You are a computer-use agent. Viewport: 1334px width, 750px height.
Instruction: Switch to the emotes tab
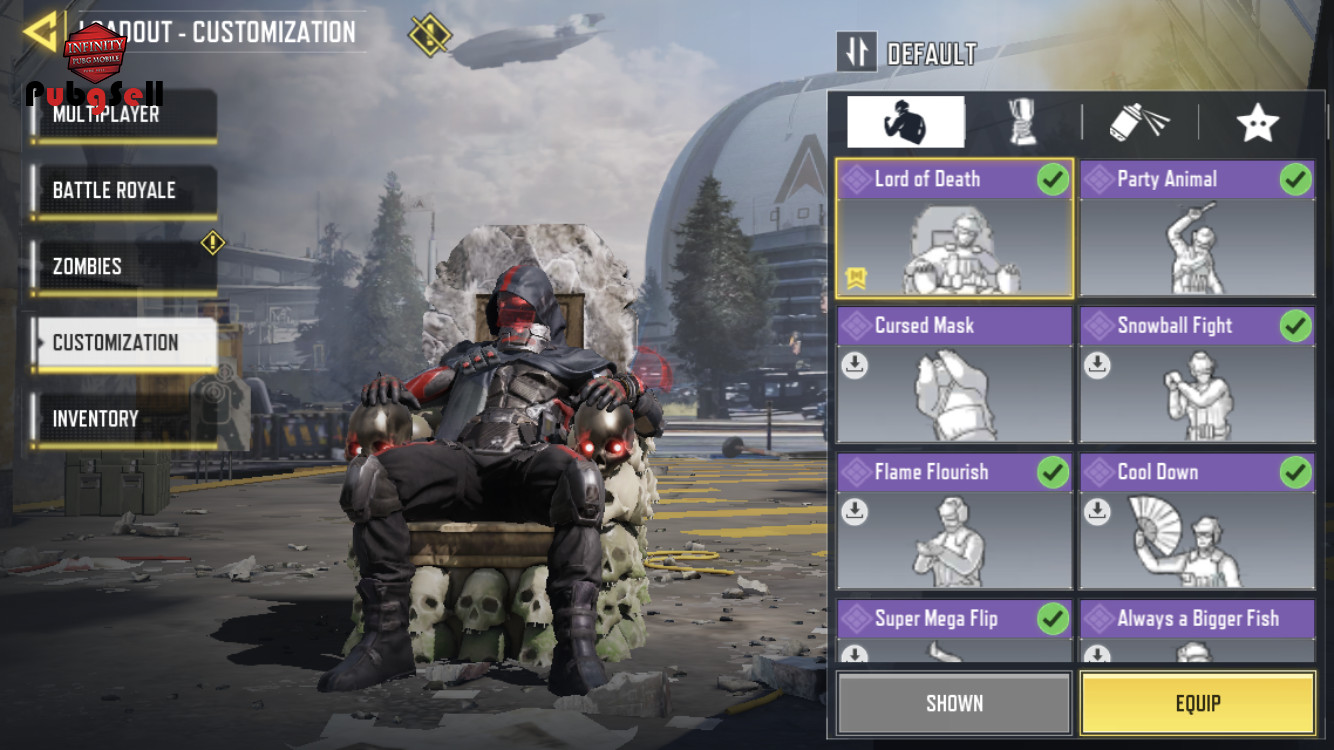[x=905, y=123]
